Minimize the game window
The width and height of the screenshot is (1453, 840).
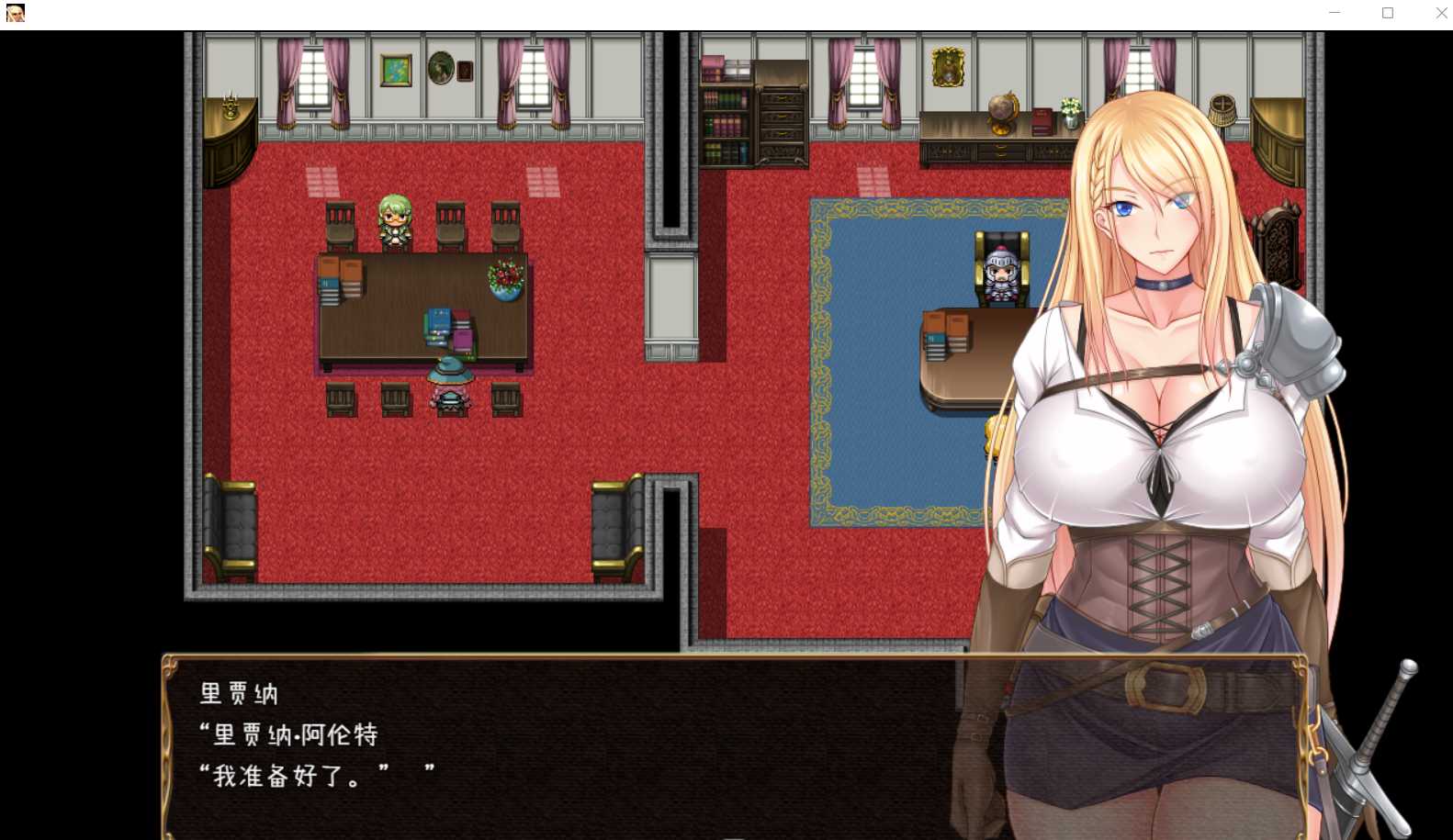[1334, 13]
